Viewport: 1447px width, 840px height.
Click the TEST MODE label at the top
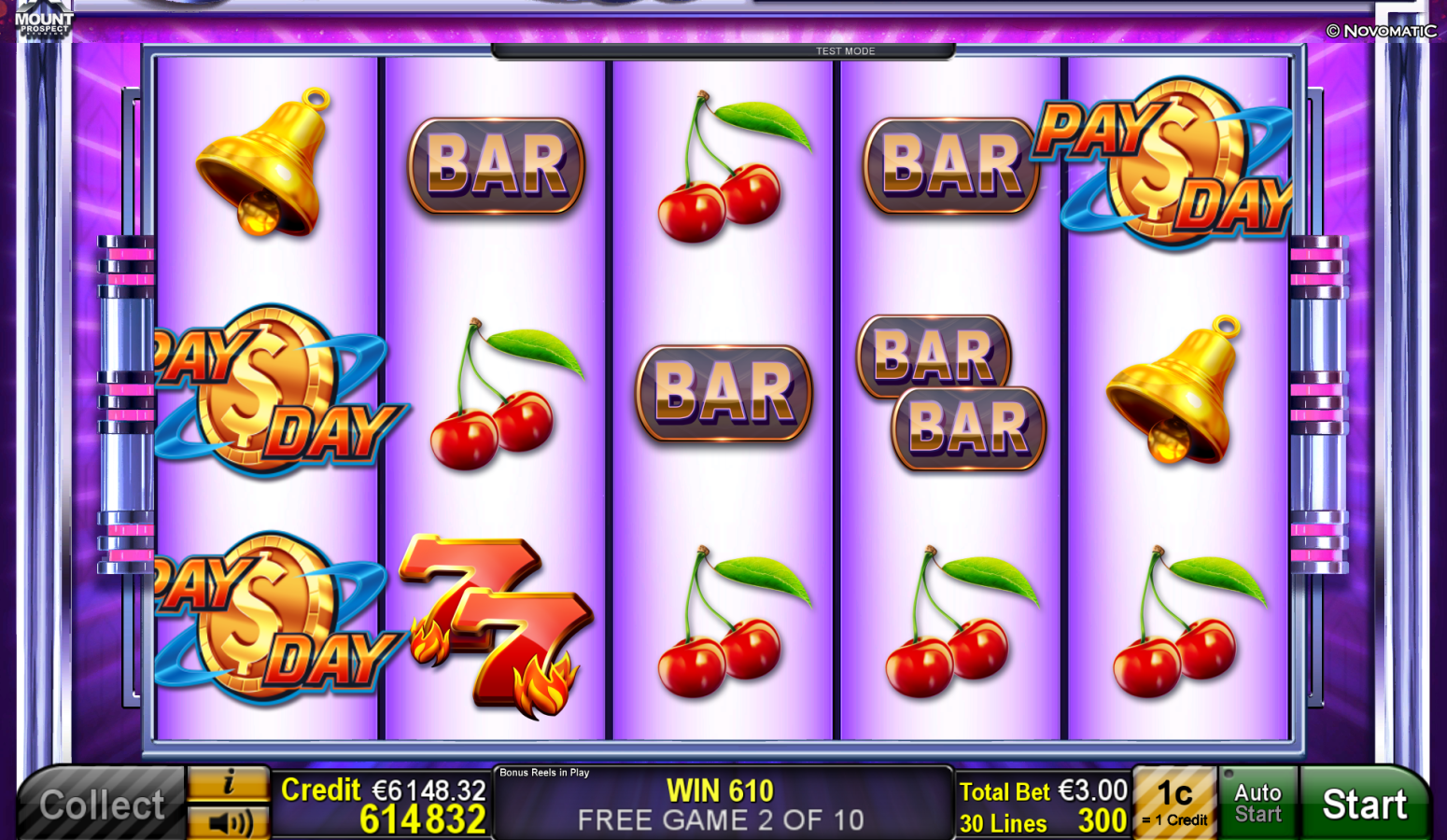pyautogui.click(x=846, y=51)
